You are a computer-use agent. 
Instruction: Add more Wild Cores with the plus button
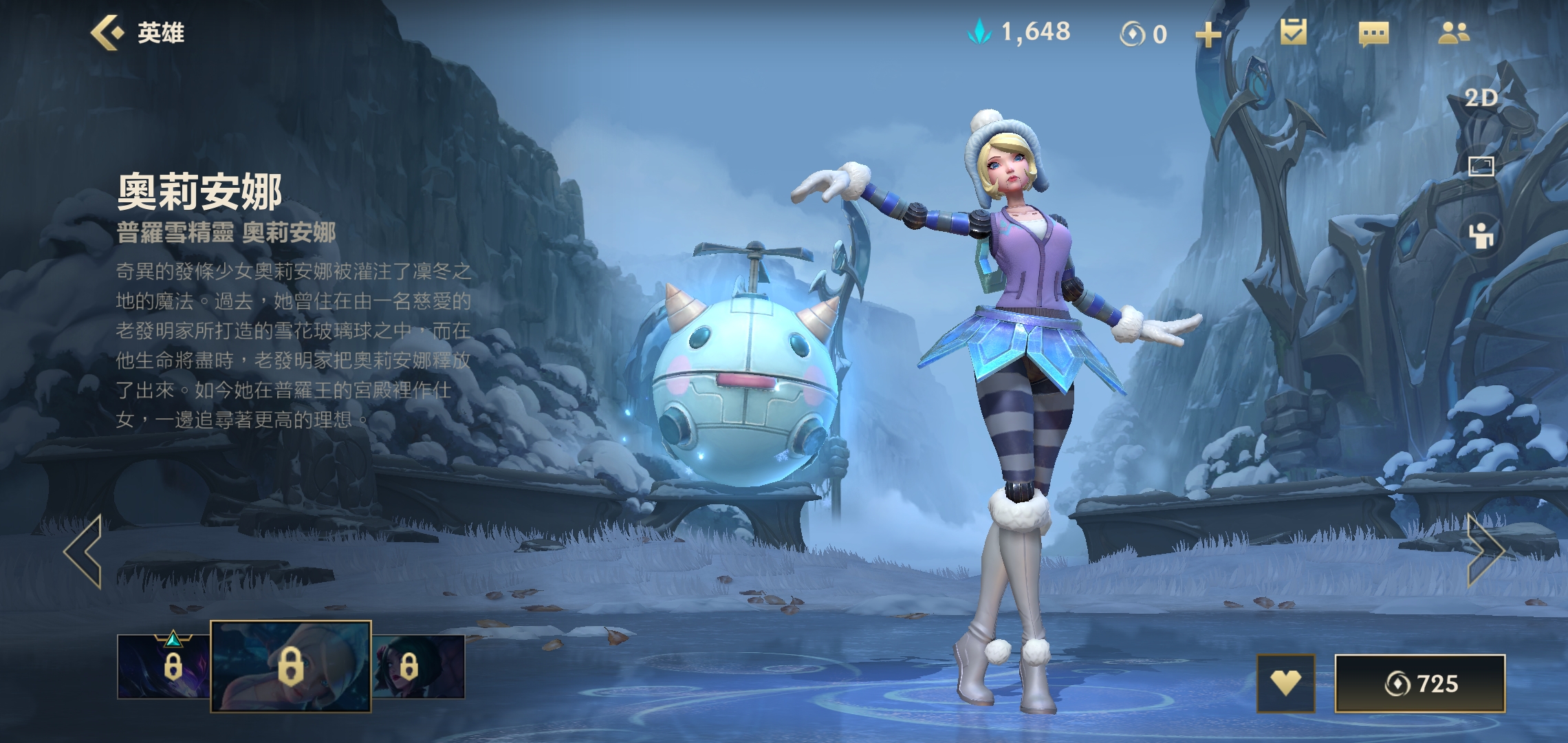(x=1208, y=34)
